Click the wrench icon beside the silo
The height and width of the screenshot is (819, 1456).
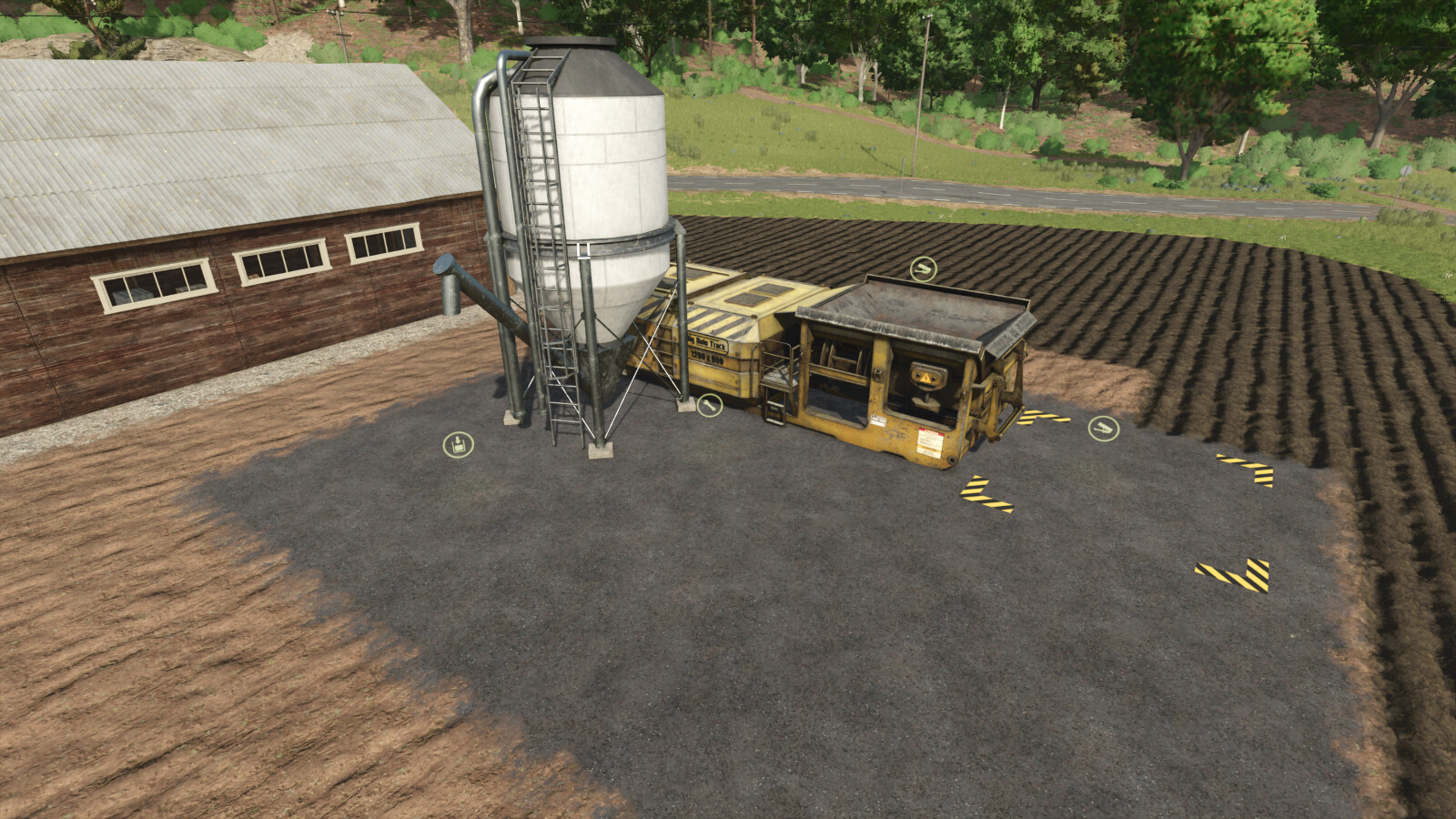coord(709,405)
